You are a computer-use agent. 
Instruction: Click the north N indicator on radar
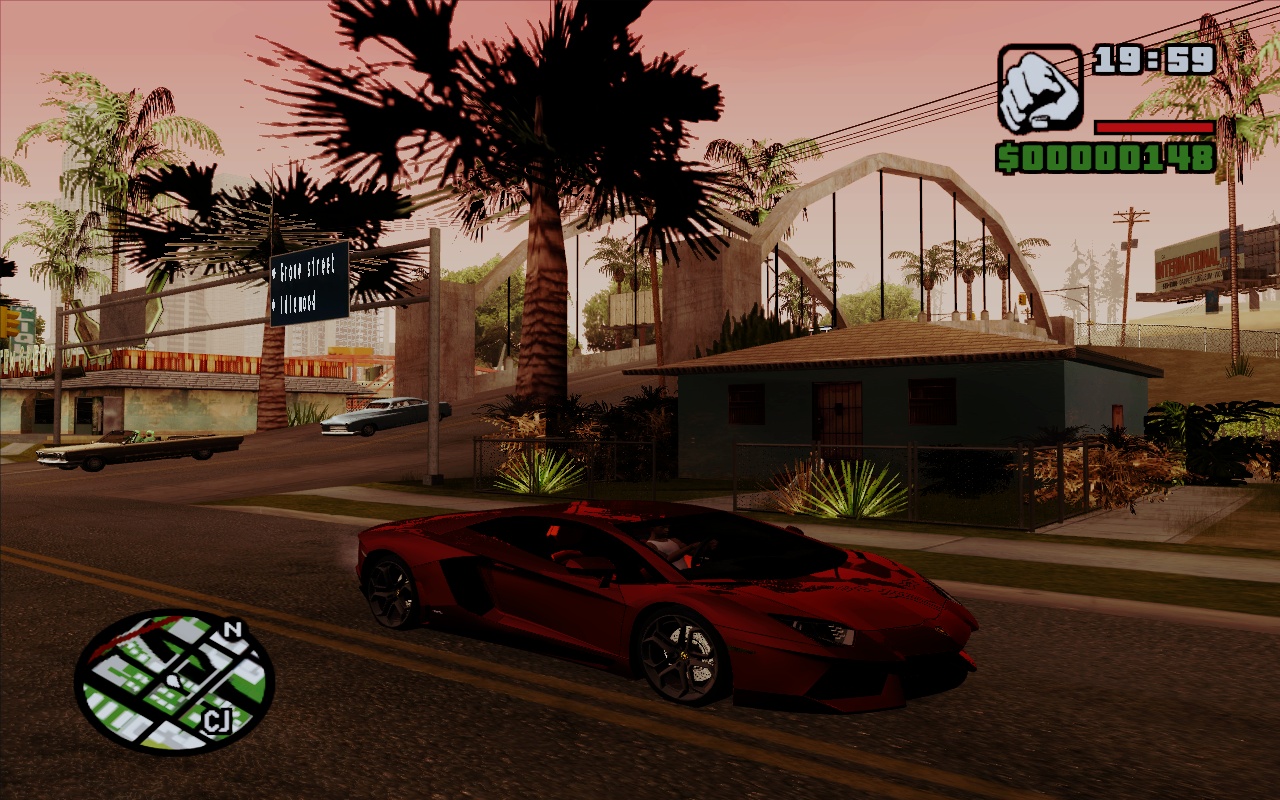click(233, 630)
